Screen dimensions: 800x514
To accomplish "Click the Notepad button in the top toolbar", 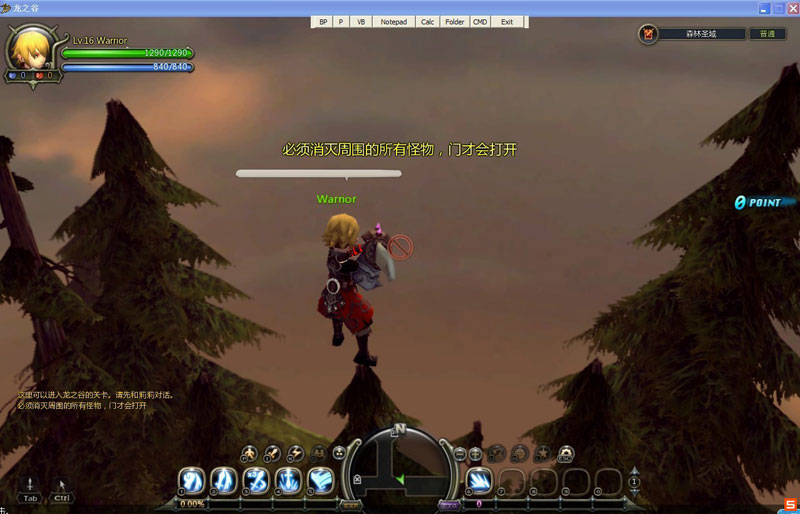I will pos(394,21).
